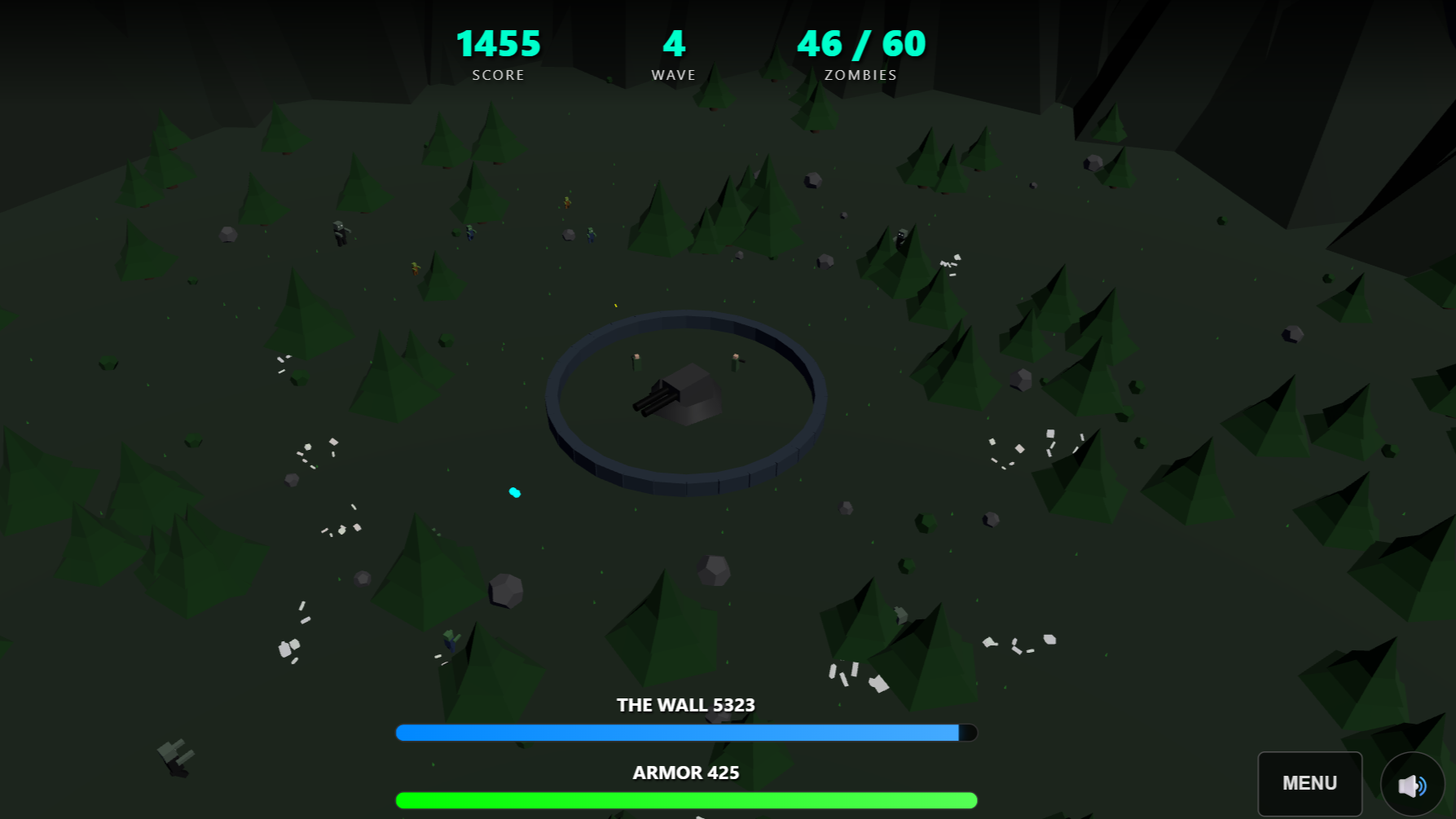
Task: Click the crashed helicopter wreck at bottom left
Action: [175, 760]
